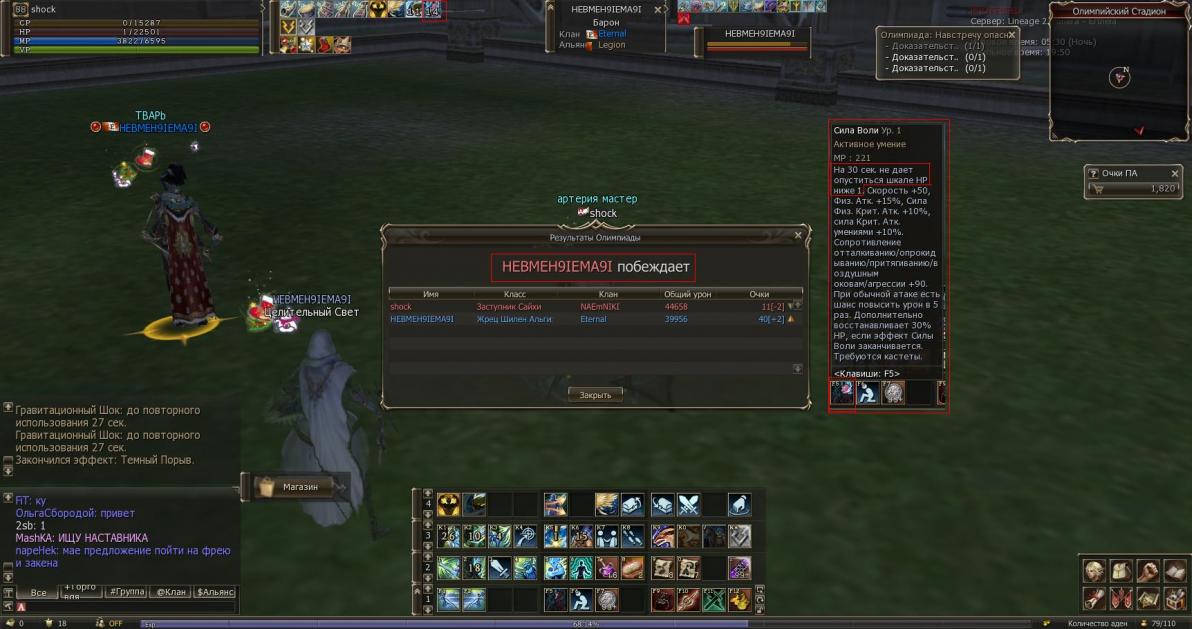Activate the F12 golden flame skill
The height and width of the screenshot is (629, 1192).
click(x=739, y=600)
